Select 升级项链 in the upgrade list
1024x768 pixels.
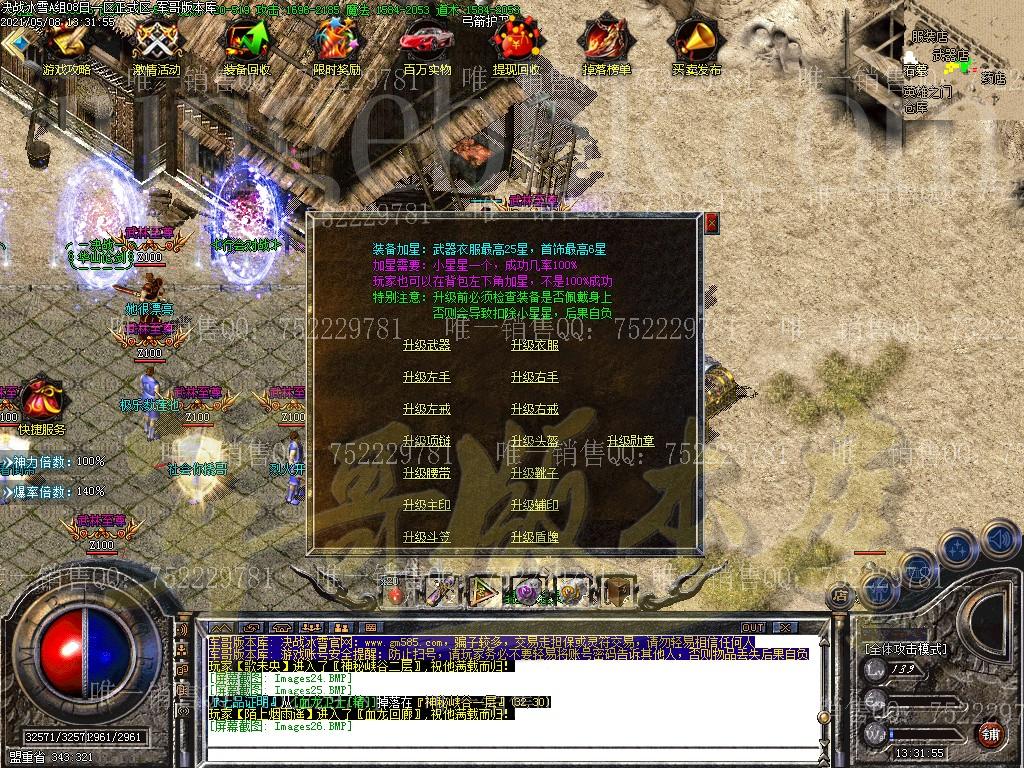pyautogui.click(x=426, y=441)
